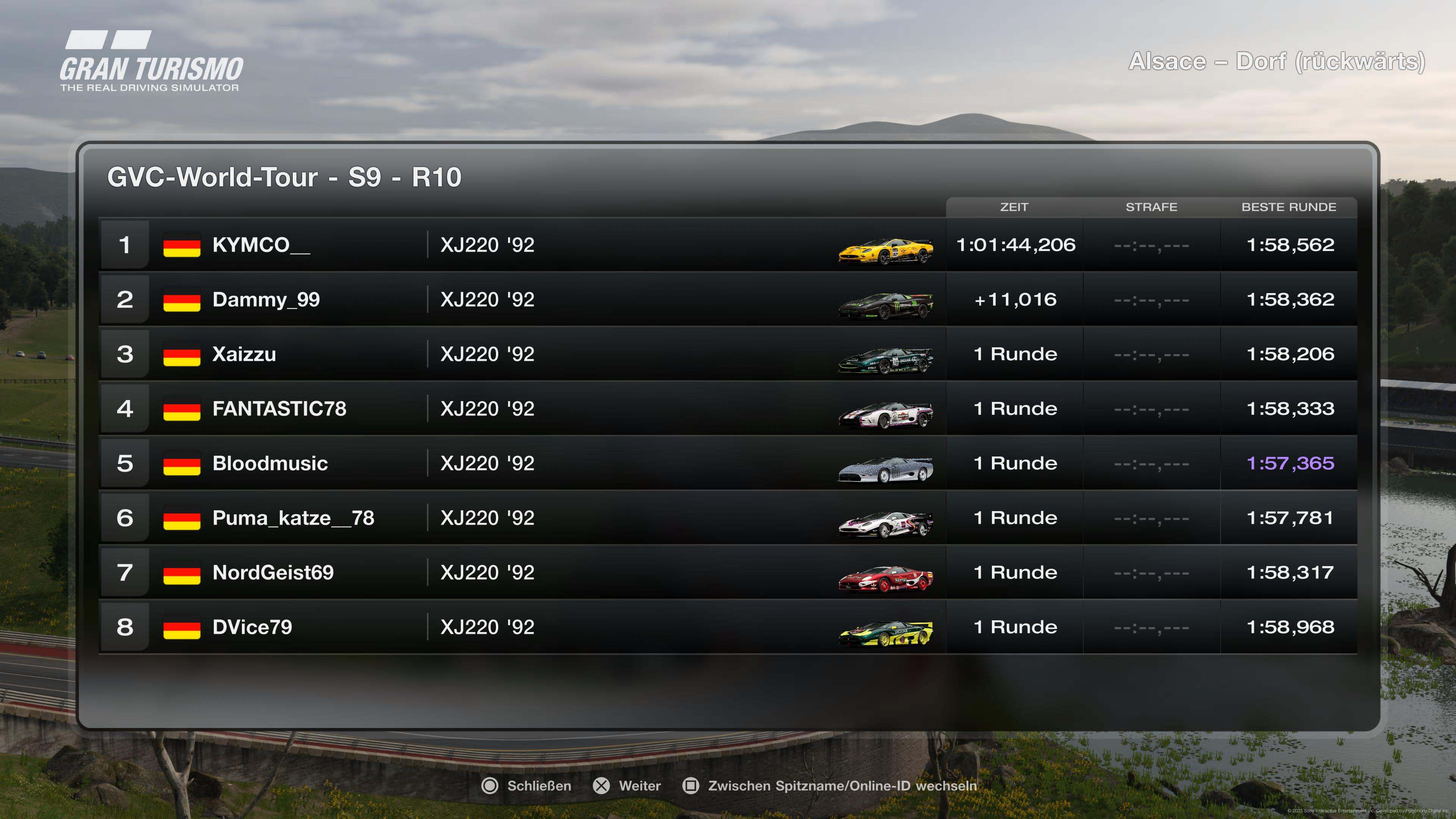Select KYMCO__ row in first place
The width and height of the screenshot is (1456, 819).
tap(261, 245)
